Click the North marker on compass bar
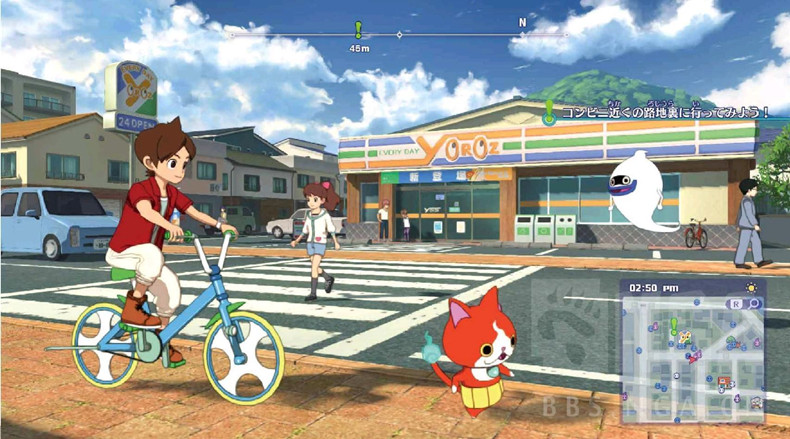The image size is (790, 439). tap(521, 22)
